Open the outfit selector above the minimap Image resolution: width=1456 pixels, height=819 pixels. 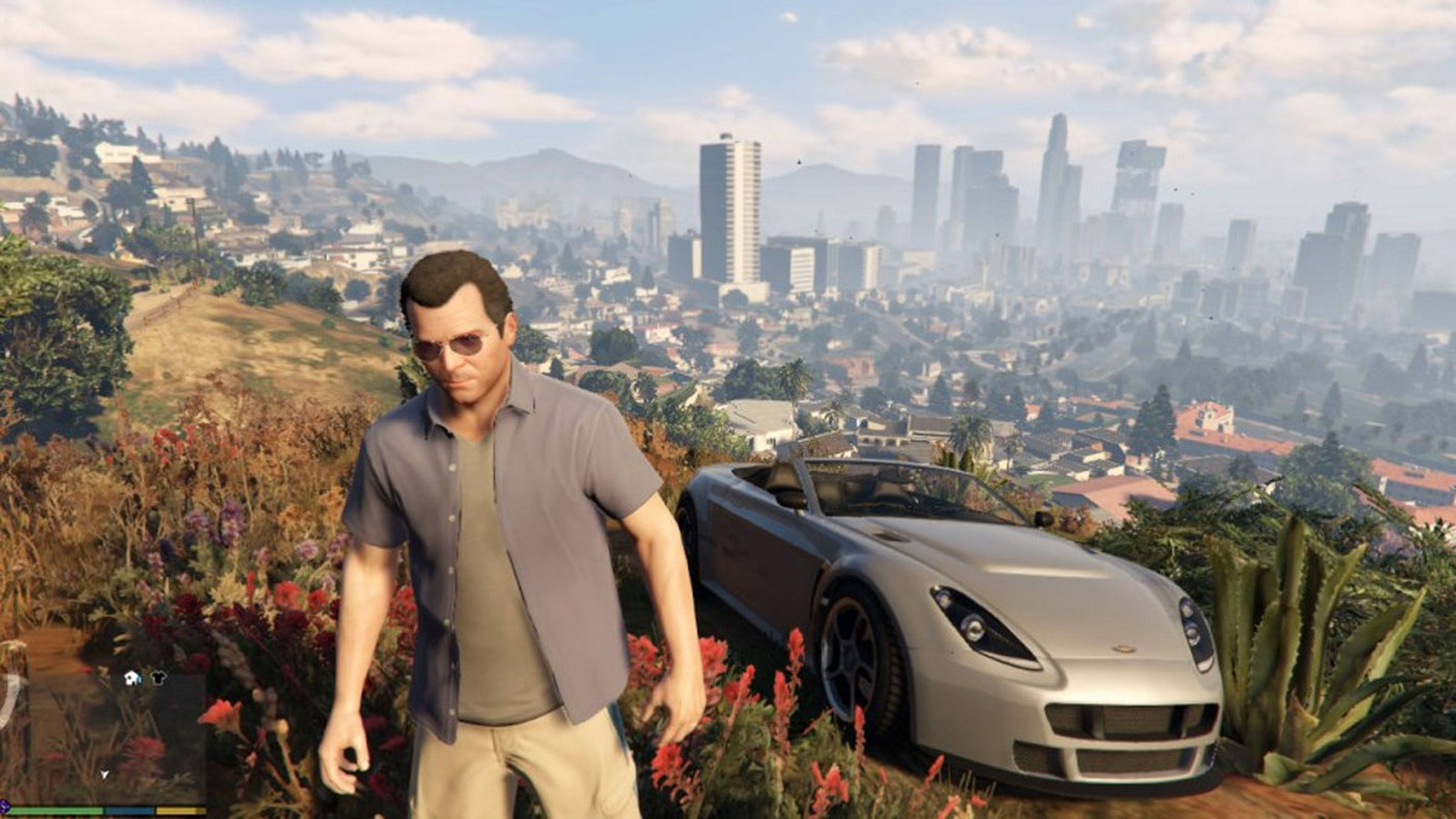point(145,678)
